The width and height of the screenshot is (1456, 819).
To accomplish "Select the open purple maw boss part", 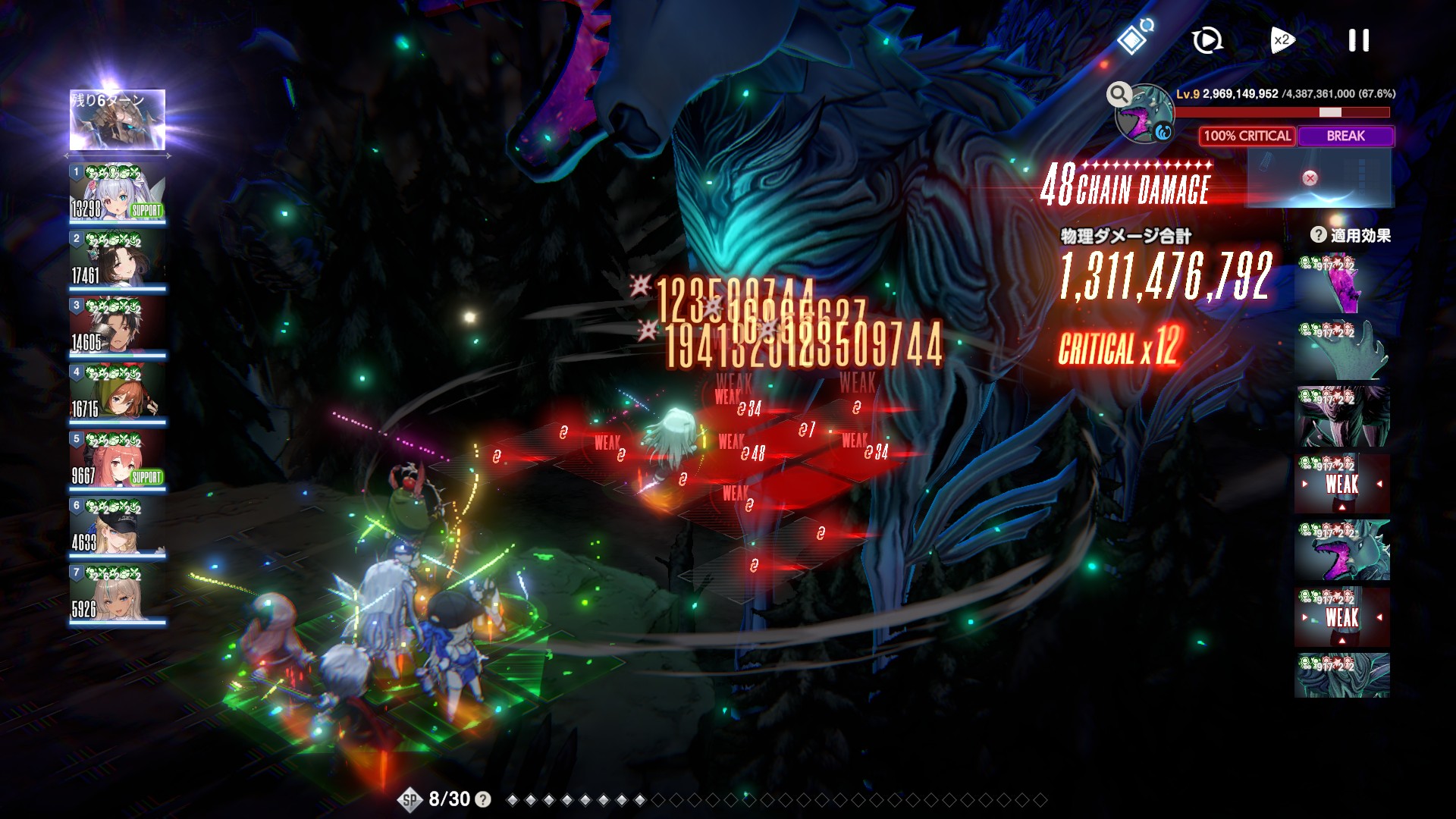I will point(1341,551).
